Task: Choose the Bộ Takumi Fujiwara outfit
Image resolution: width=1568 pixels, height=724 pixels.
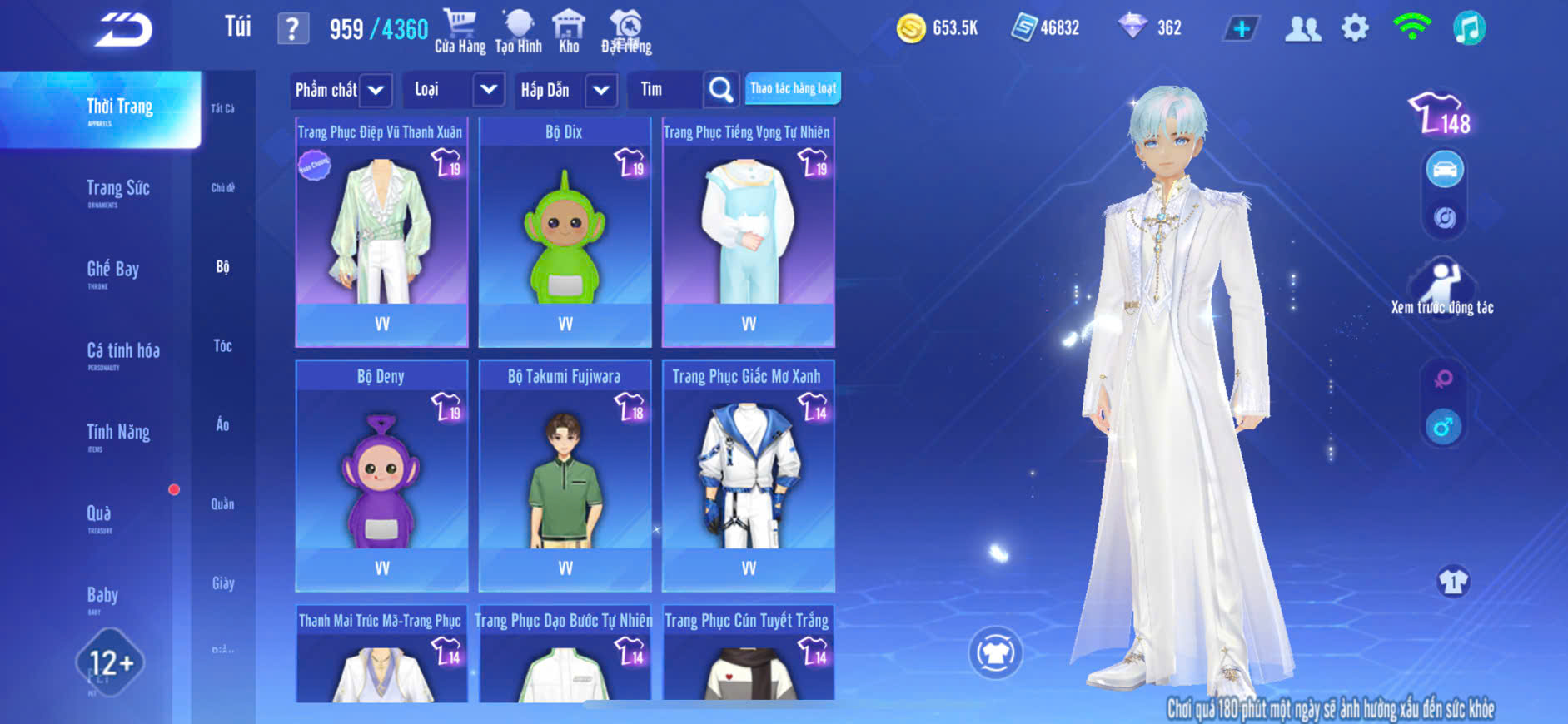Action: (x=565, y=476)
